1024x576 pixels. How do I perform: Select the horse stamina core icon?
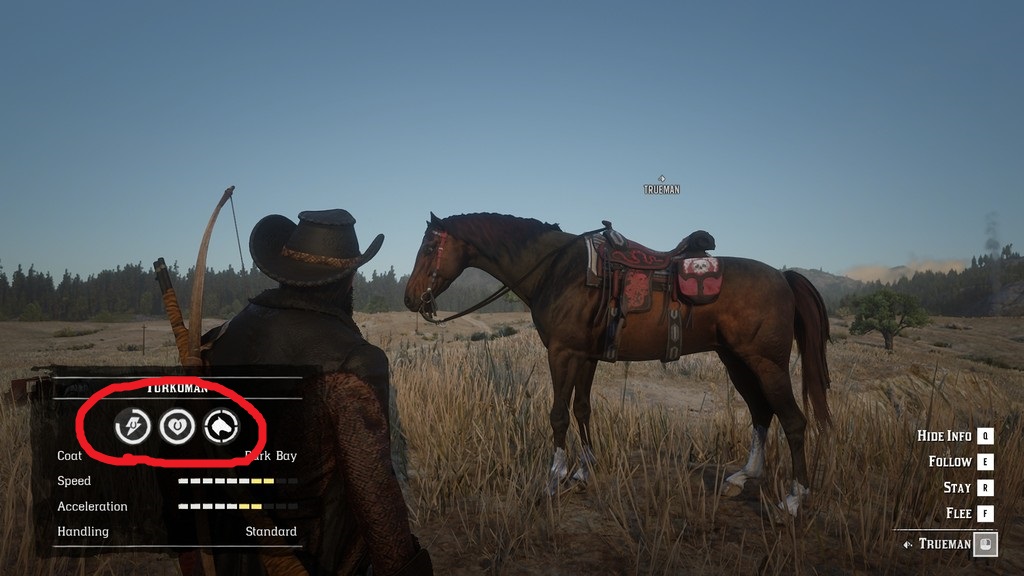click(133, 427)
